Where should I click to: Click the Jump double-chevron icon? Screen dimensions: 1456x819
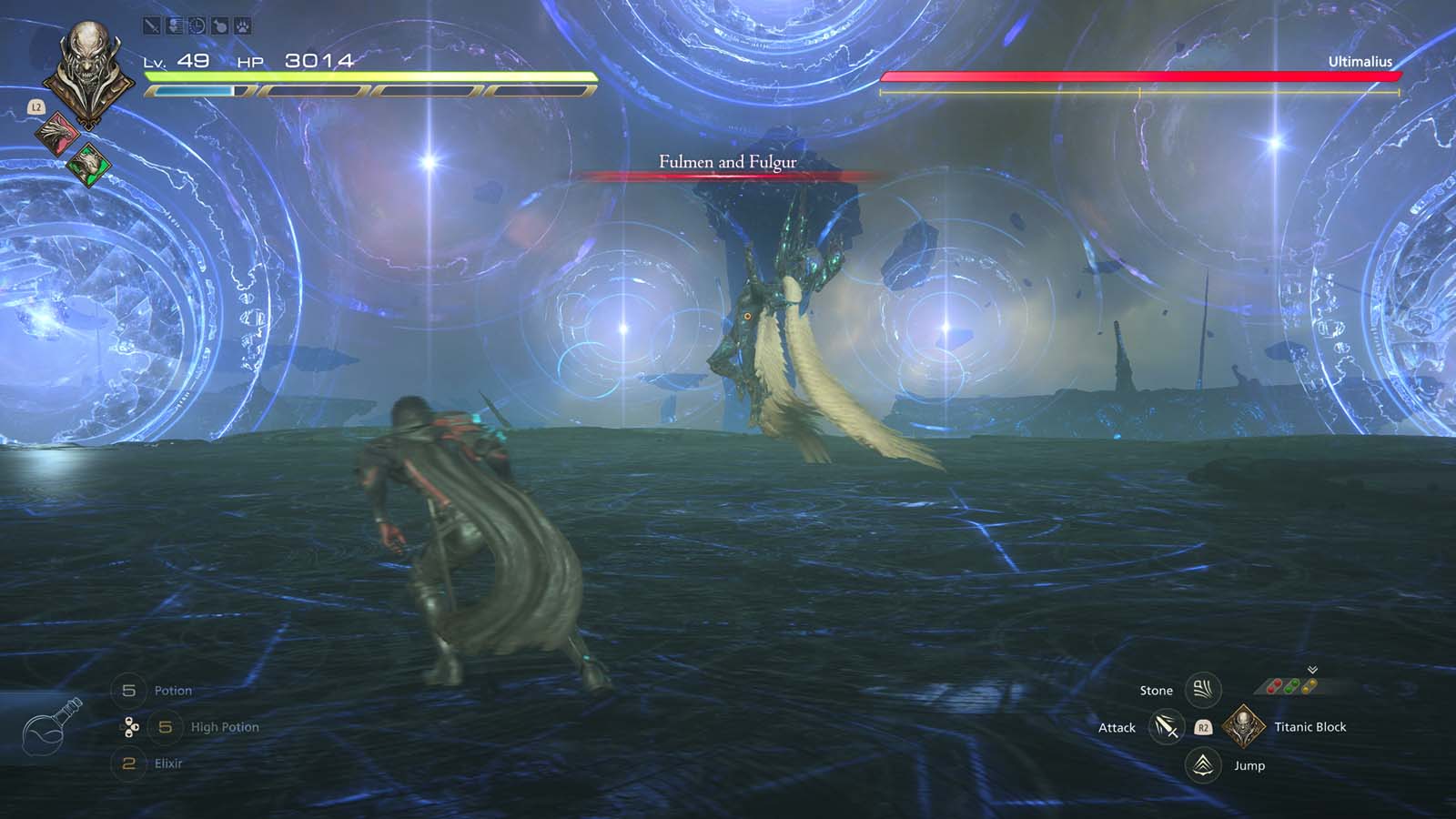(x=1202, y=765)
